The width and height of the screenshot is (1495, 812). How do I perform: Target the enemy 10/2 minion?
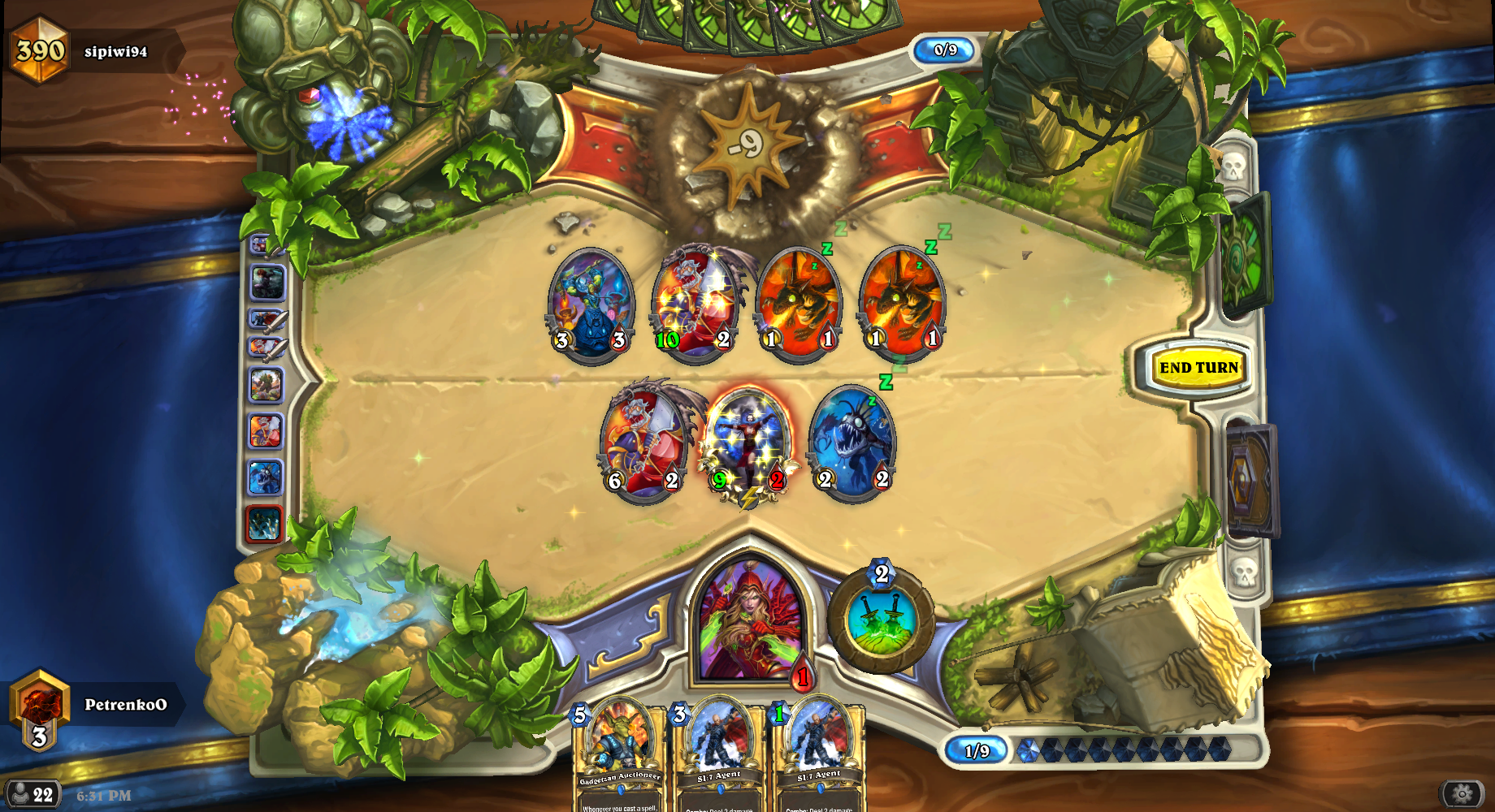[695, 301]
